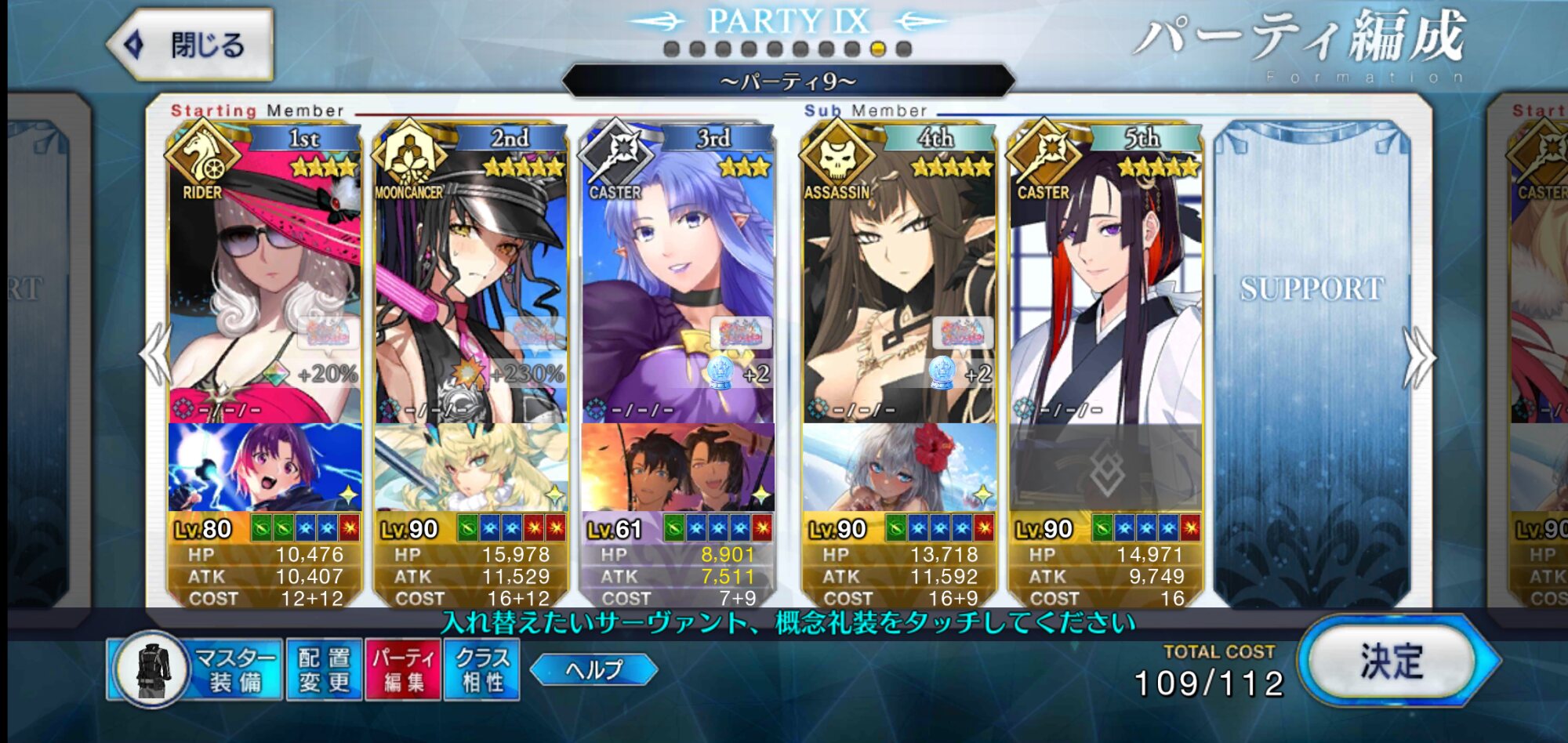Open the ヘルプ help button
Screen dimensions: 1568x743
pyautogui.click(x=593, y=670)
